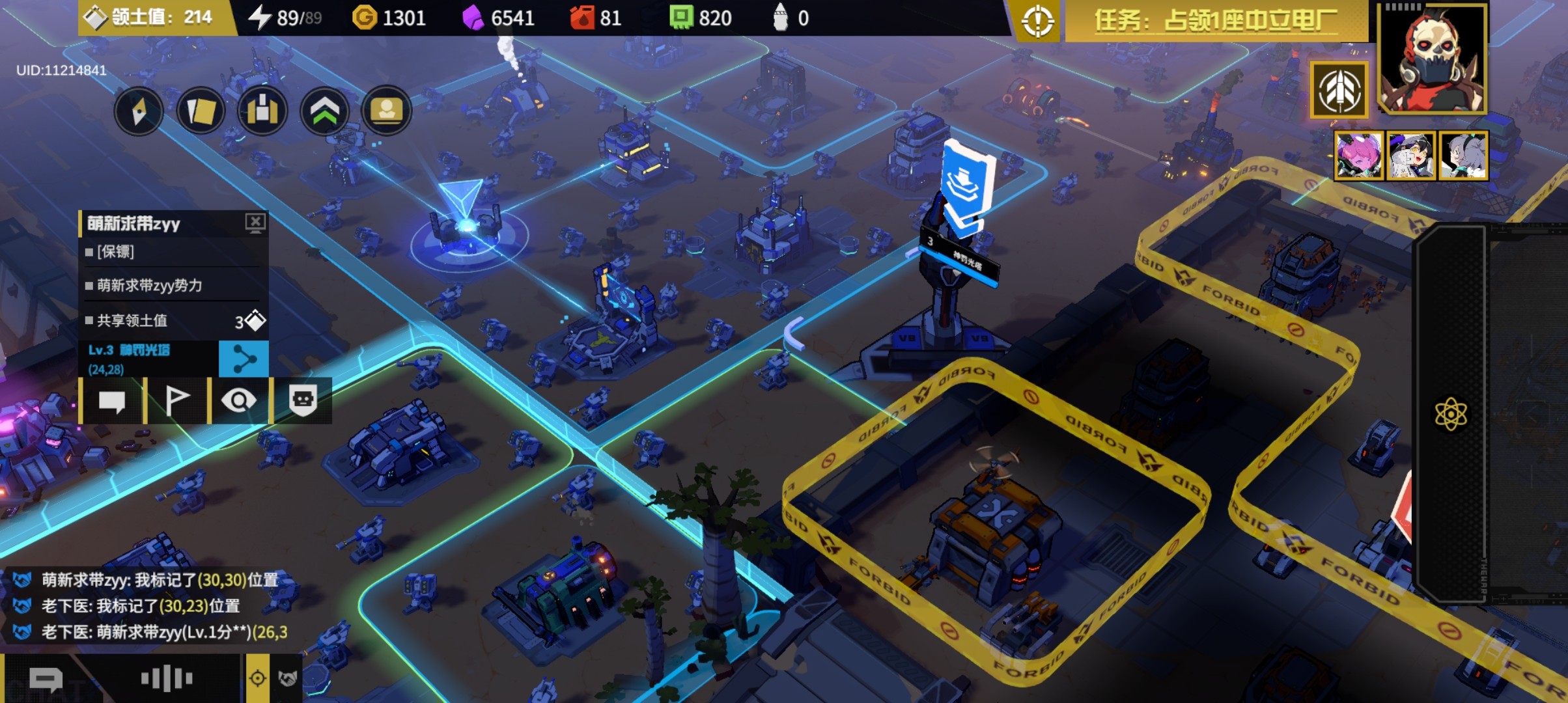
Task: Select the skull-masked commander portrait
Action: pyautogui.click(x=1433, y=59)
